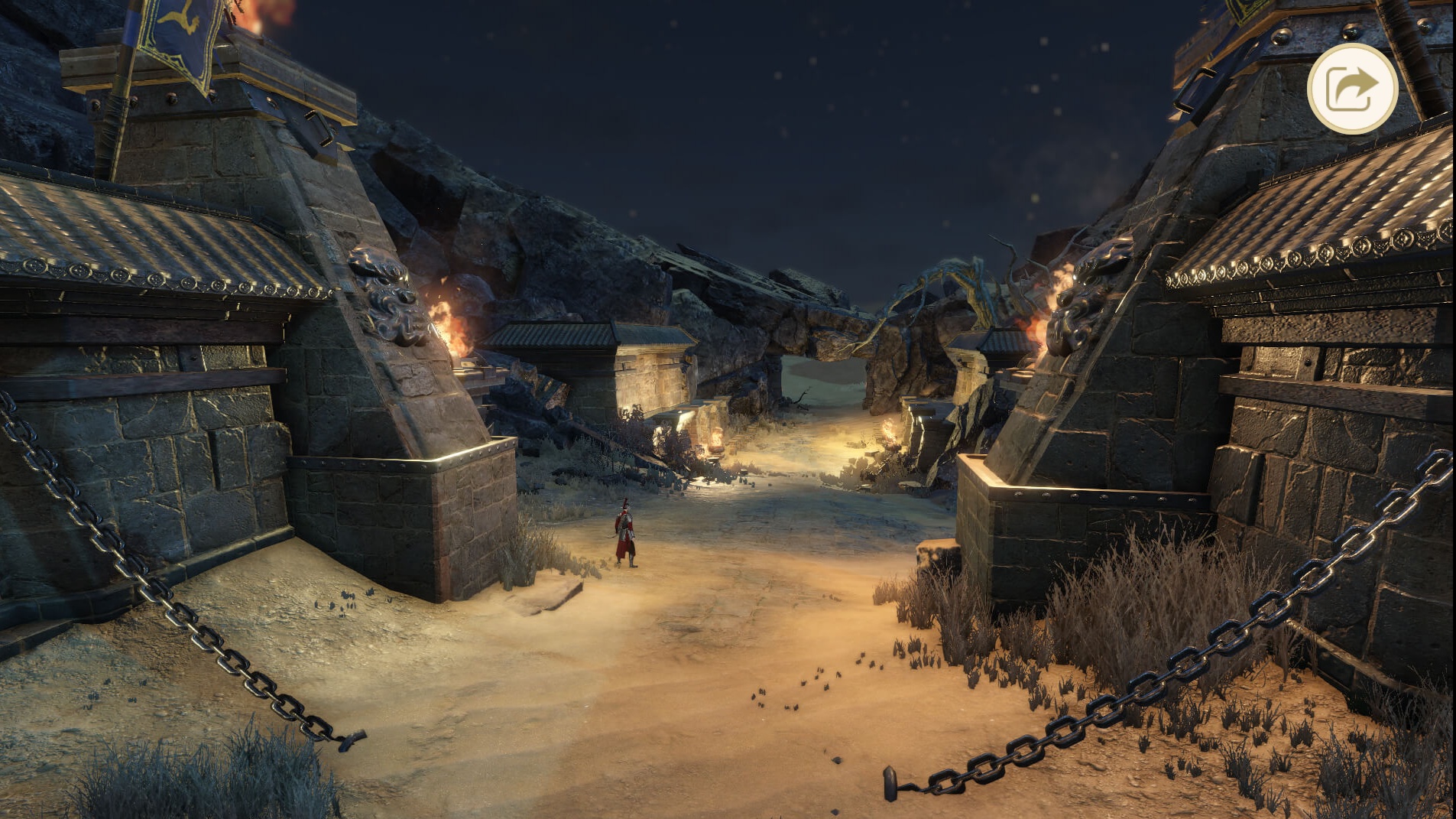Click the round share arrow button
Screen dimensions: 1456x819
coord(1351,89)
